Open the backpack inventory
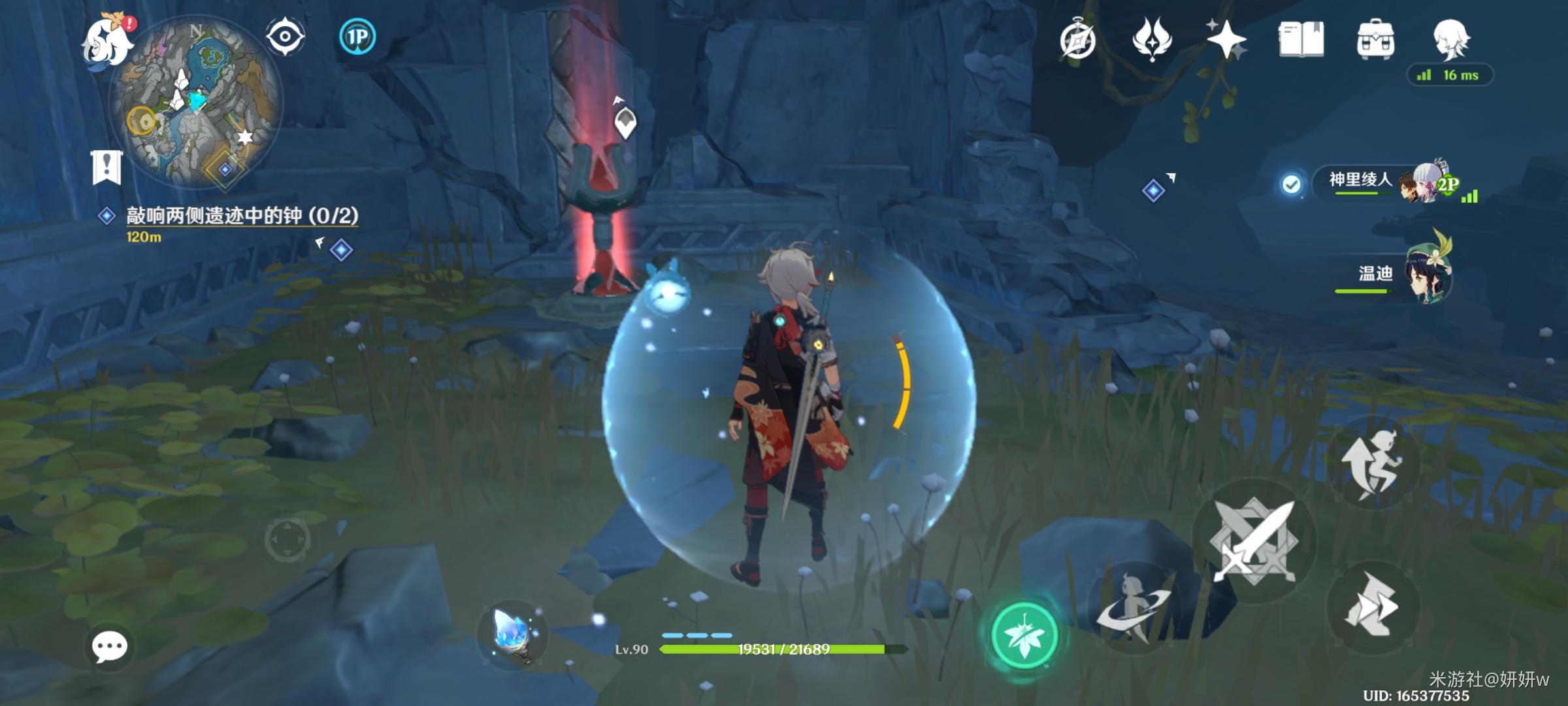This screenshot has height=706, width=1568. (1375, 41)
